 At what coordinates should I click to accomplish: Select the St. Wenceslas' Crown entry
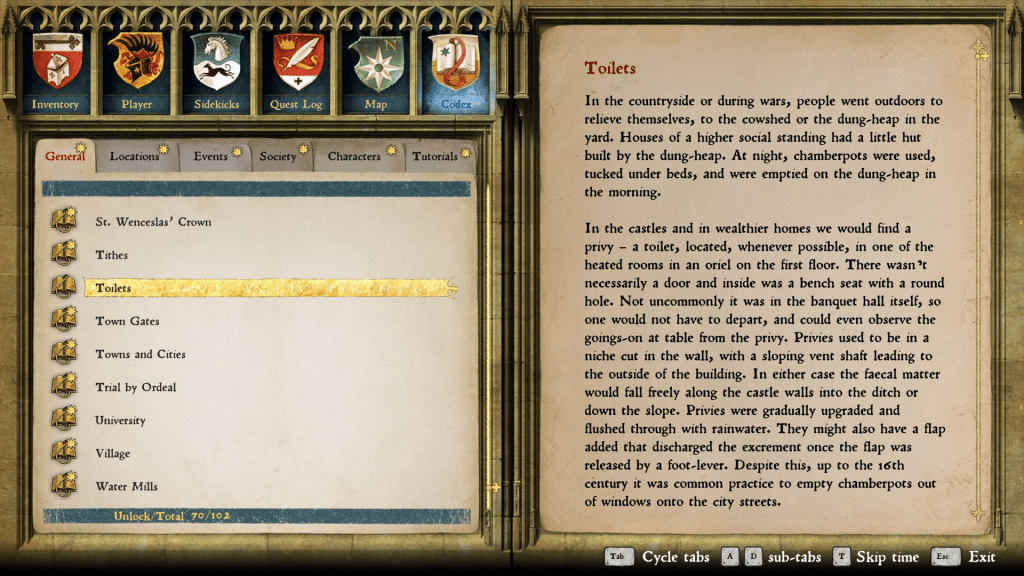tap(153, 222)
